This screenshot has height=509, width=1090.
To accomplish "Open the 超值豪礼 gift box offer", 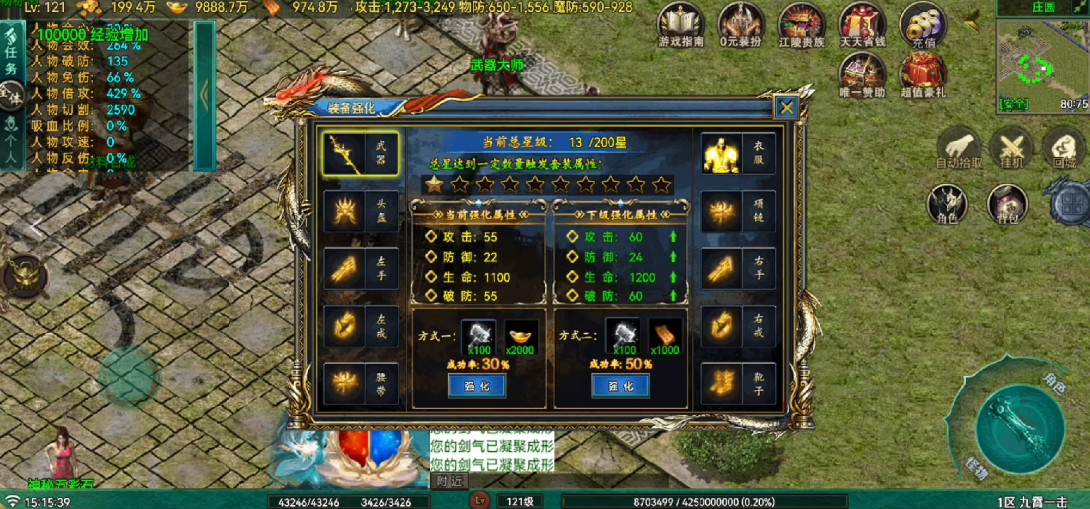I will pyautogui.click(x=923, y=74).
